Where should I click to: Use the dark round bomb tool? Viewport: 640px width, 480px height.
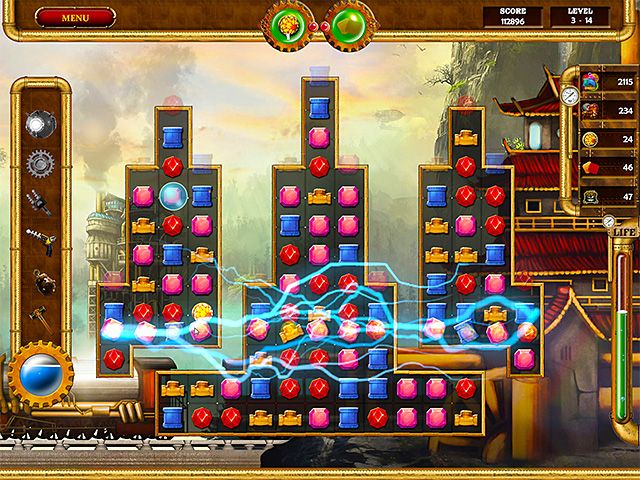point(40,282)
